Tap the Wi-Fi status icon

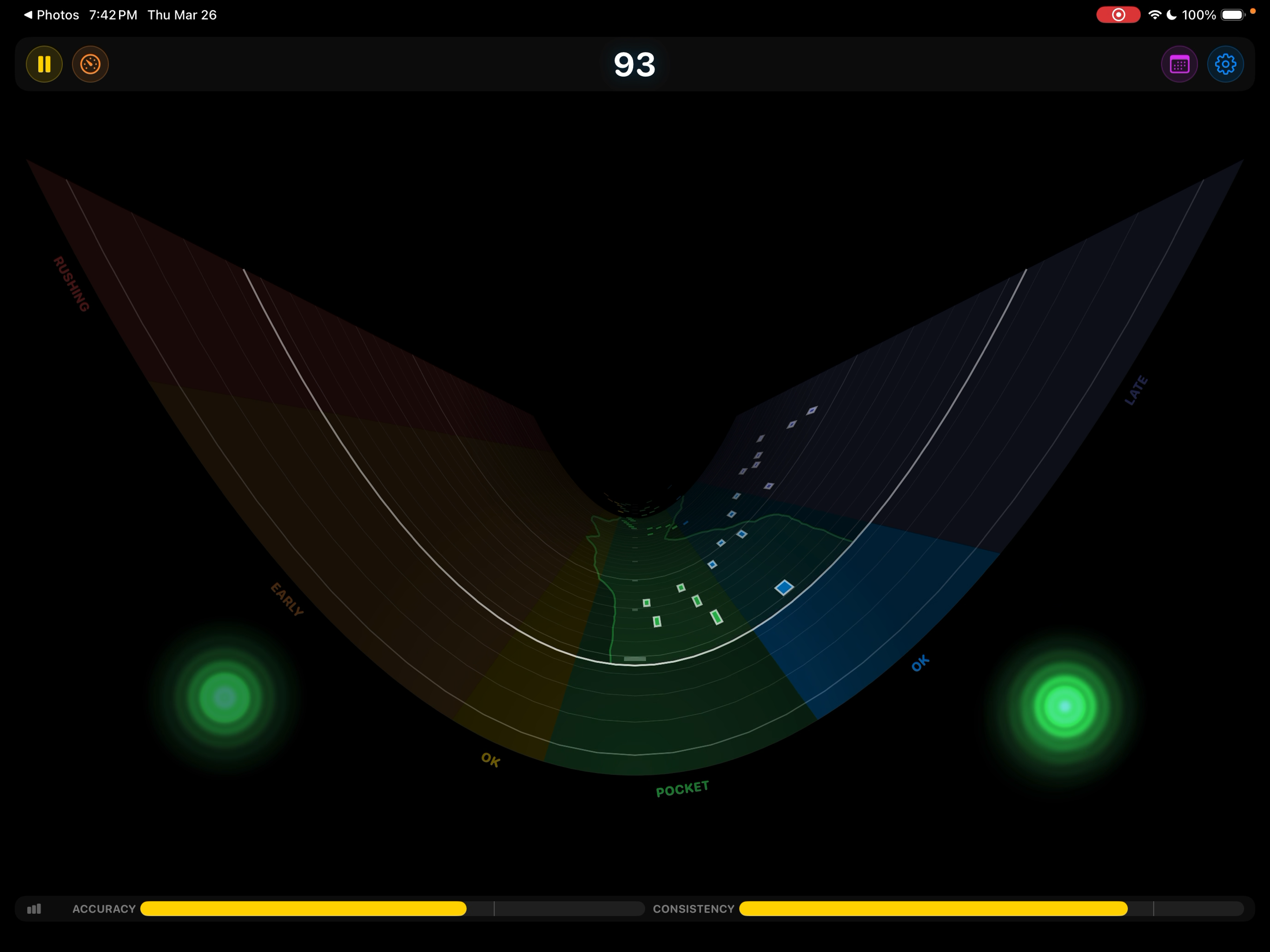1156,14
